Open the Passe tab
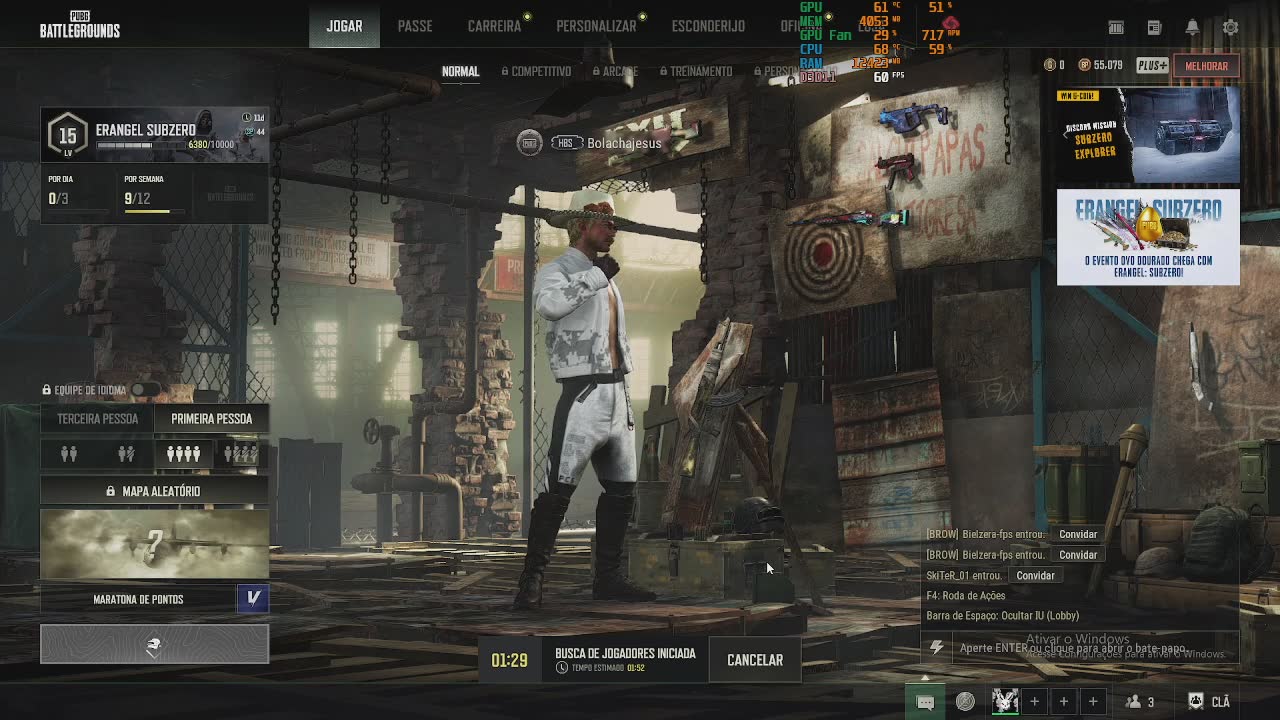1280x720 pixels. (x=415, y=26)
